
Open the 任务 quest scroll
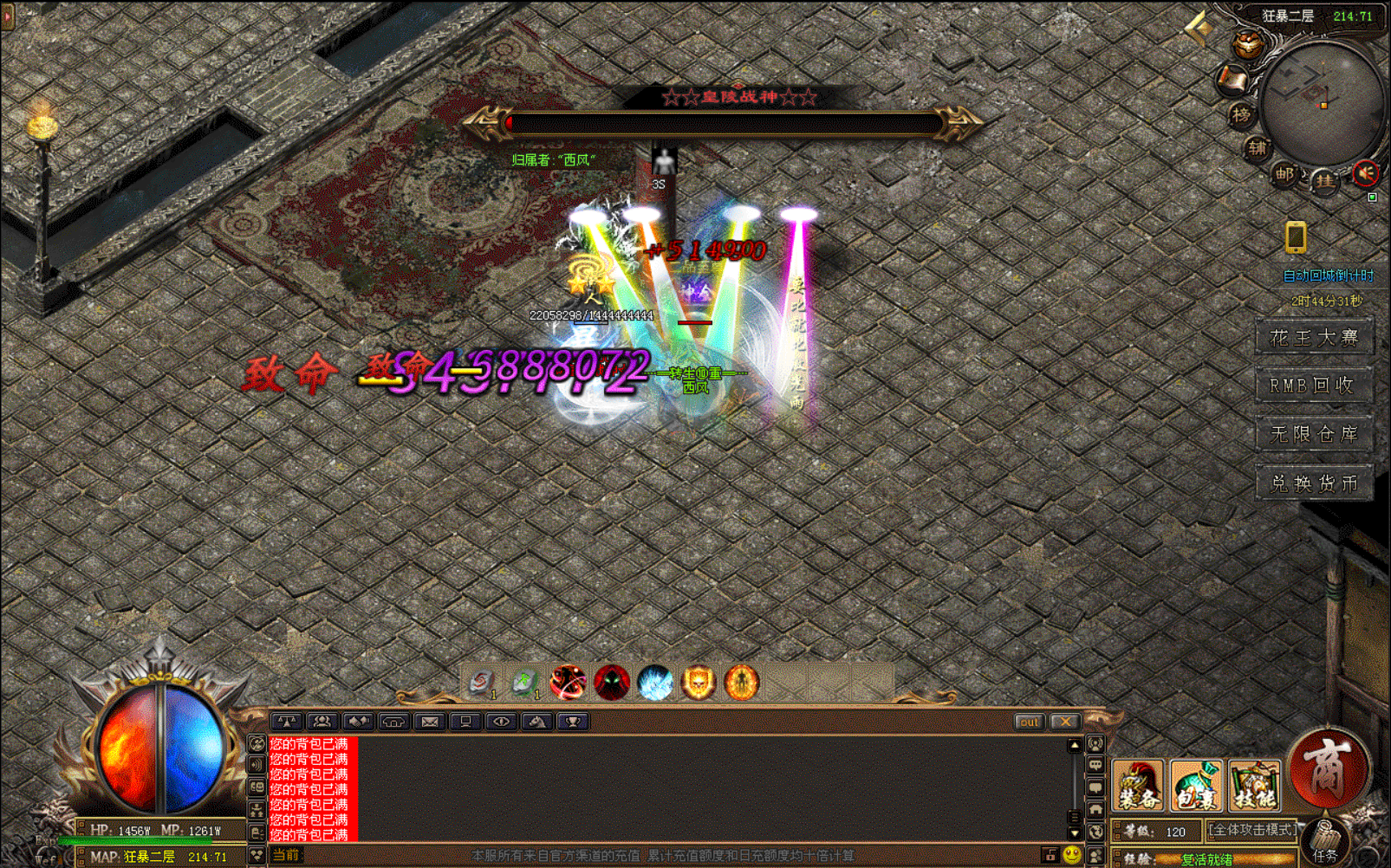coord(1324,843)
